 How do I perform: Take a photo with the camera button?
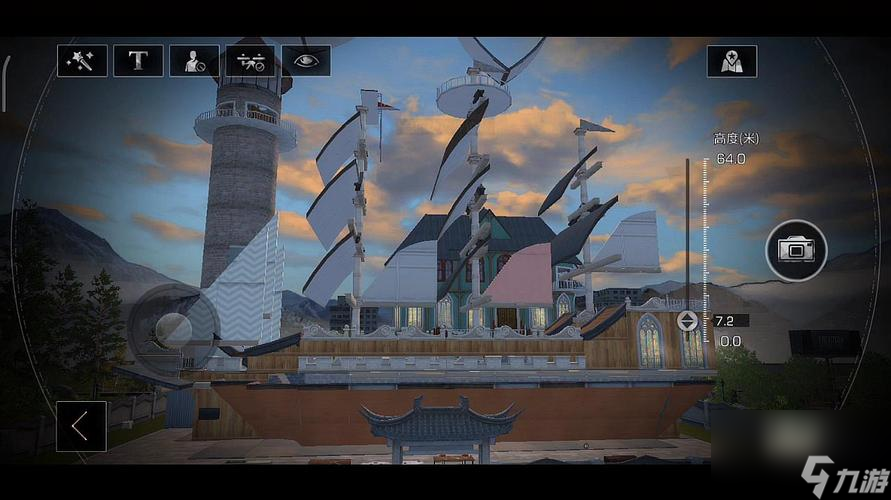pyautogui.click(x=796, y=250)
